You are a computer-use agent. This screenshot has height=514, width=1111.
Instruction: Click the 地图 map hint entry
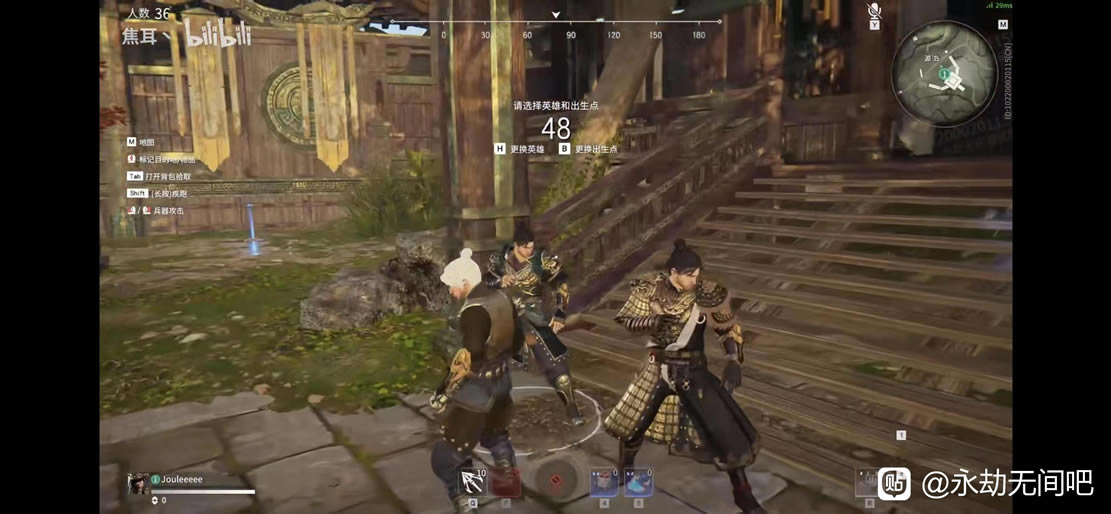(146, 143)
